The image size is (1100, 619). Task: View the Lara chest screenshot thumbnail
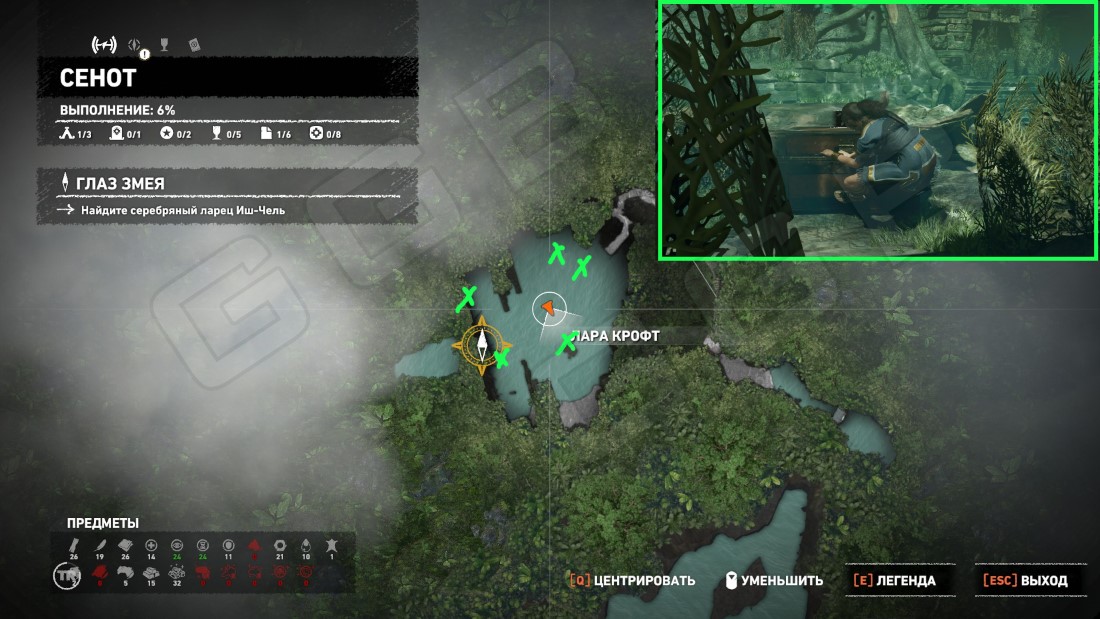(x=877, y=131)
